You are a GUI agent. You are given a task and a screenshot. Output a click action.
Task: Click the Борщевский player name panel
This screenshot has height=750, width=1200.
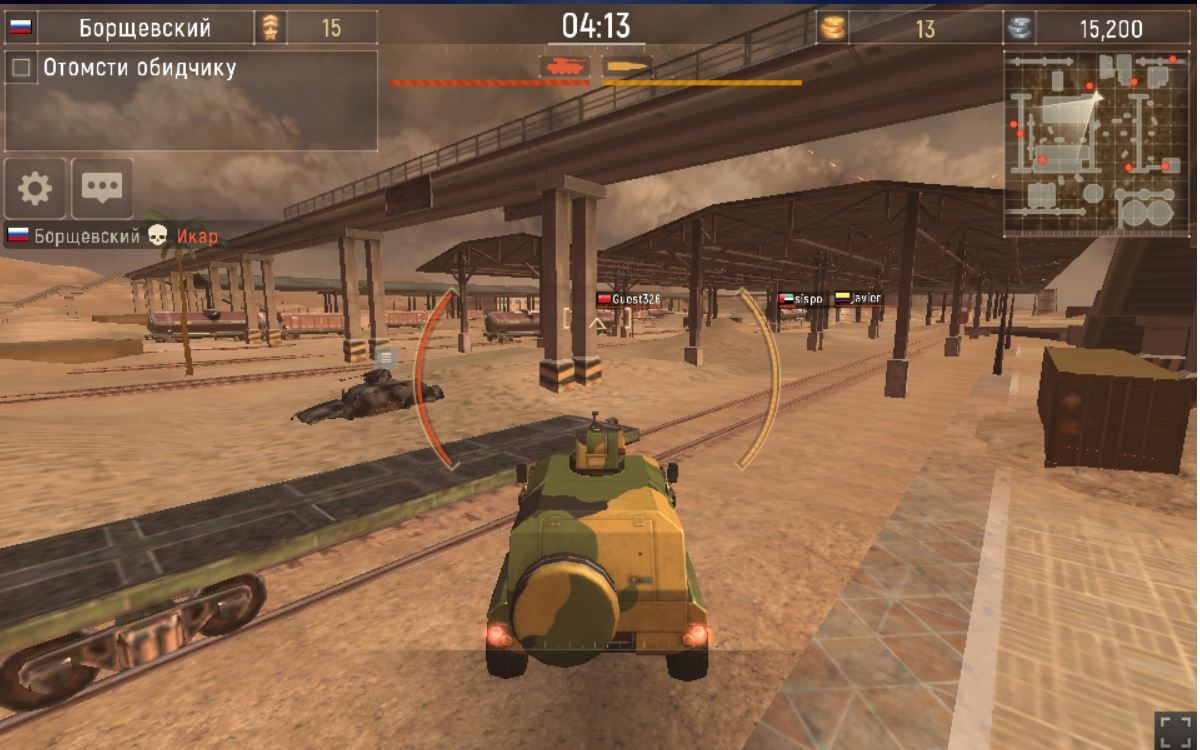click(x=145, y=28)
